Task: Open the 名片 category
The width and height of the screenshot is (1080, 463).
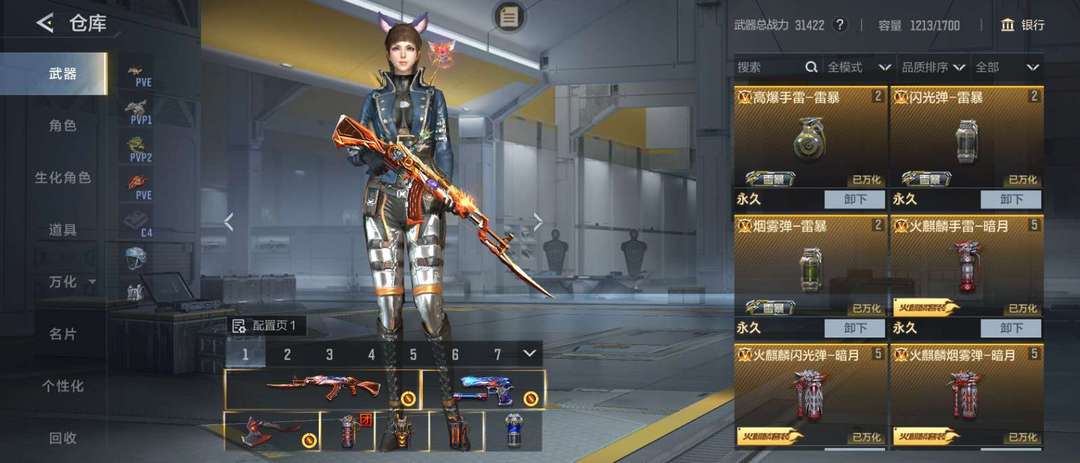Action: (63, 334)
